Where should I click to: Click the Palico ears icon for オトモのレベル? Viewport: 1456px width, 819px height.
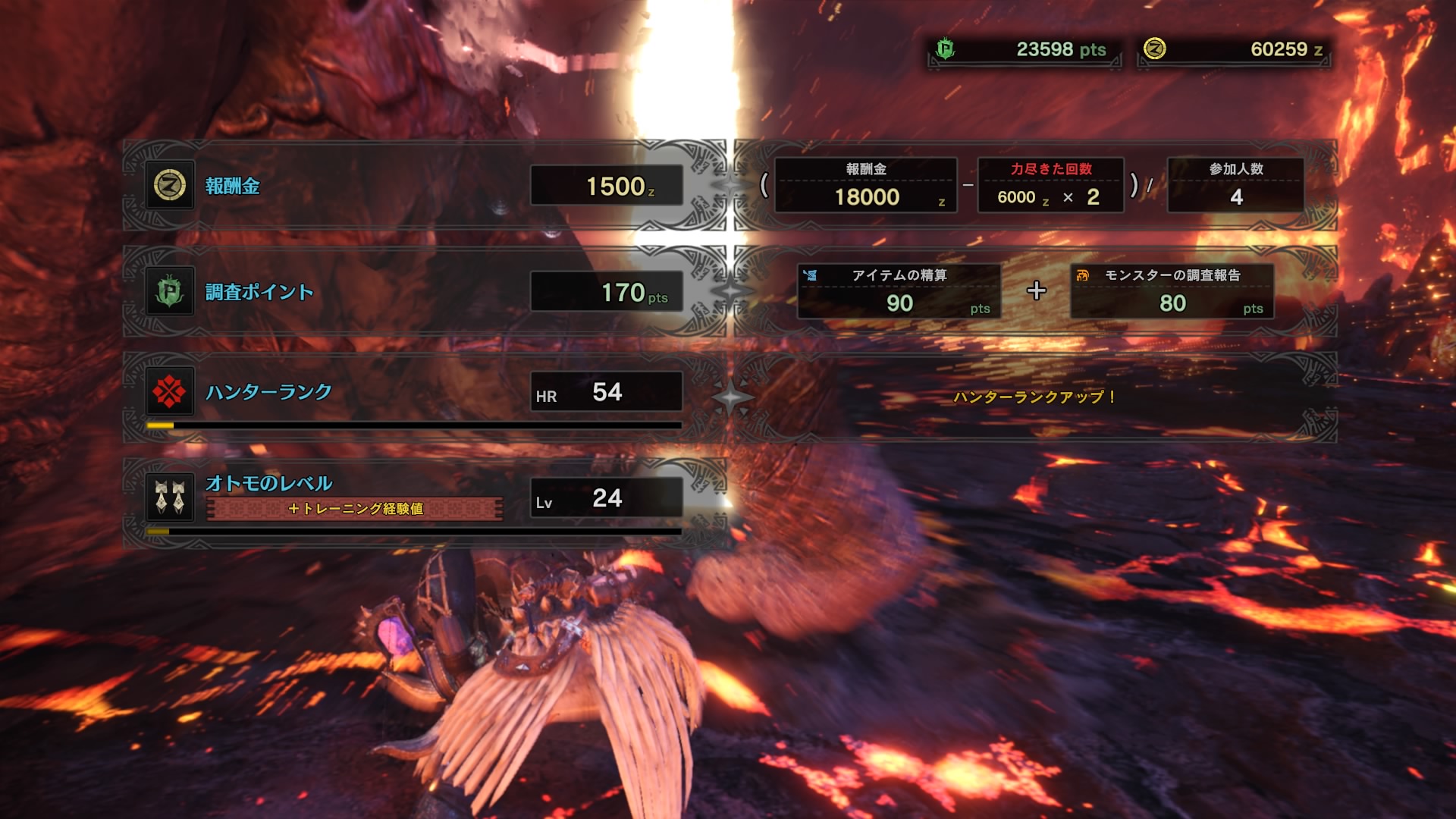pyautogui.click(x=170, y=497)
